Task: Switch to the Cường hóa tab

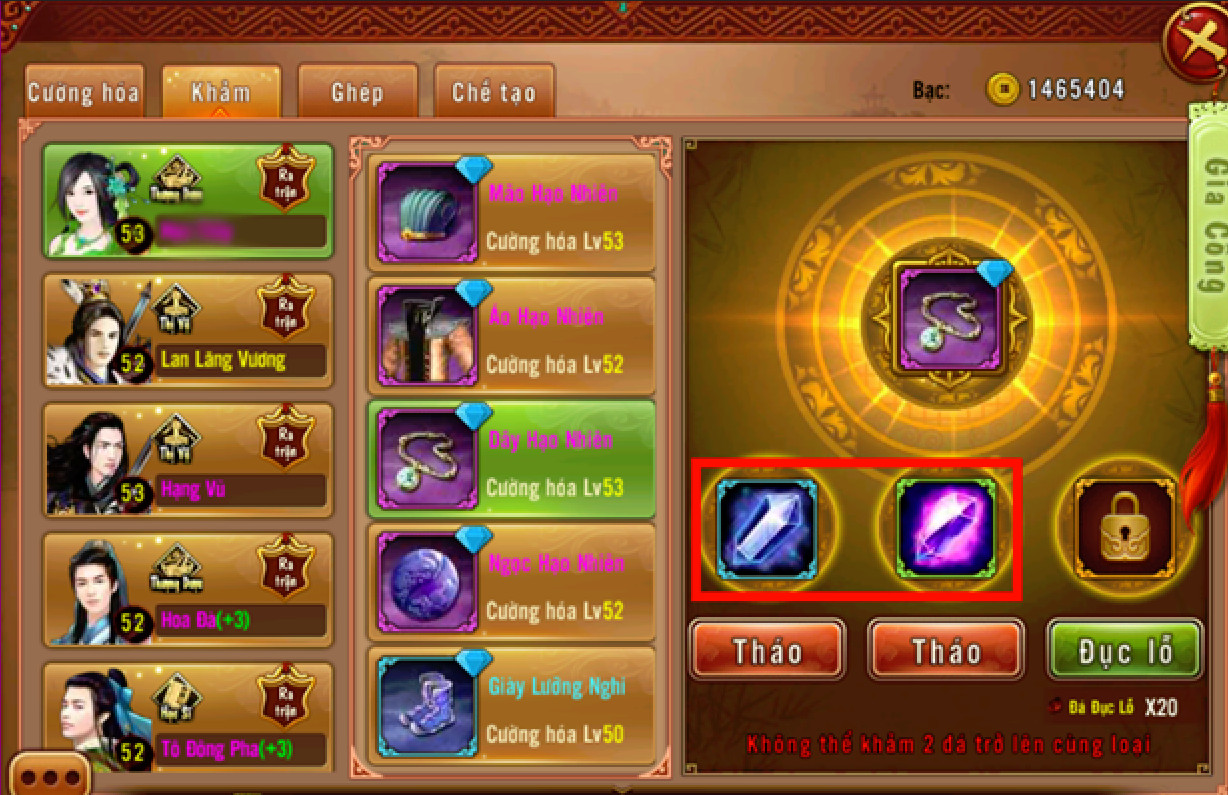Action: 84,93
